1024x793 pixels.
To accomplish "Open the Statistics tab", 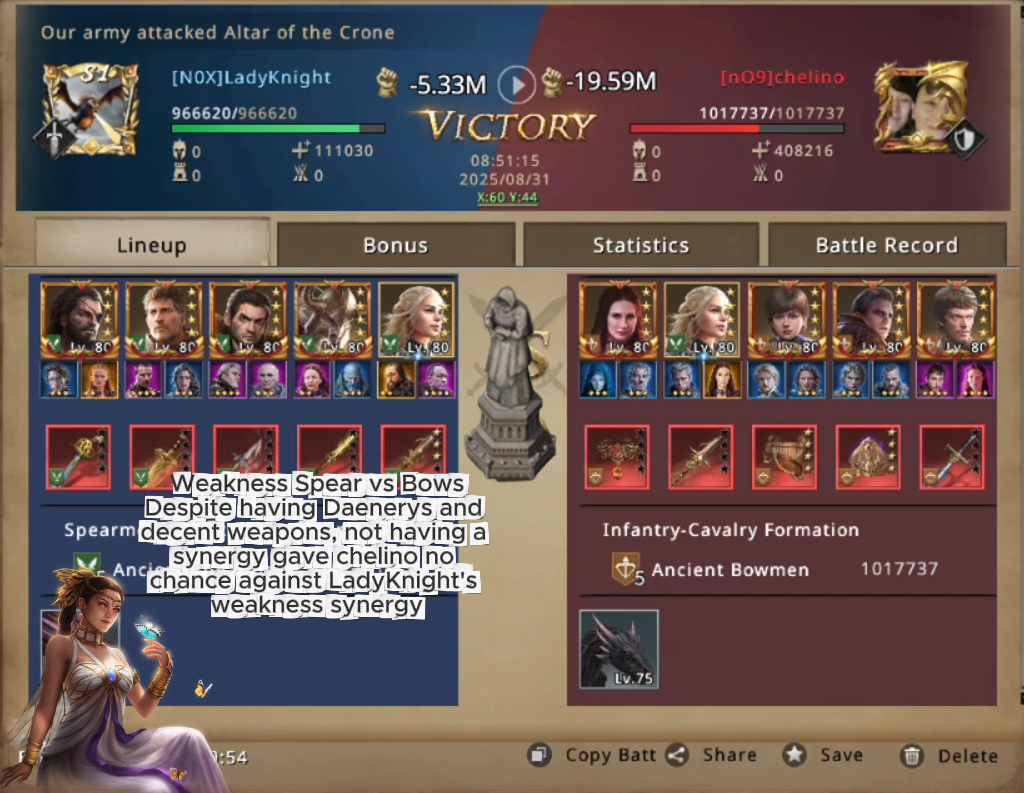I will (640, 245).
